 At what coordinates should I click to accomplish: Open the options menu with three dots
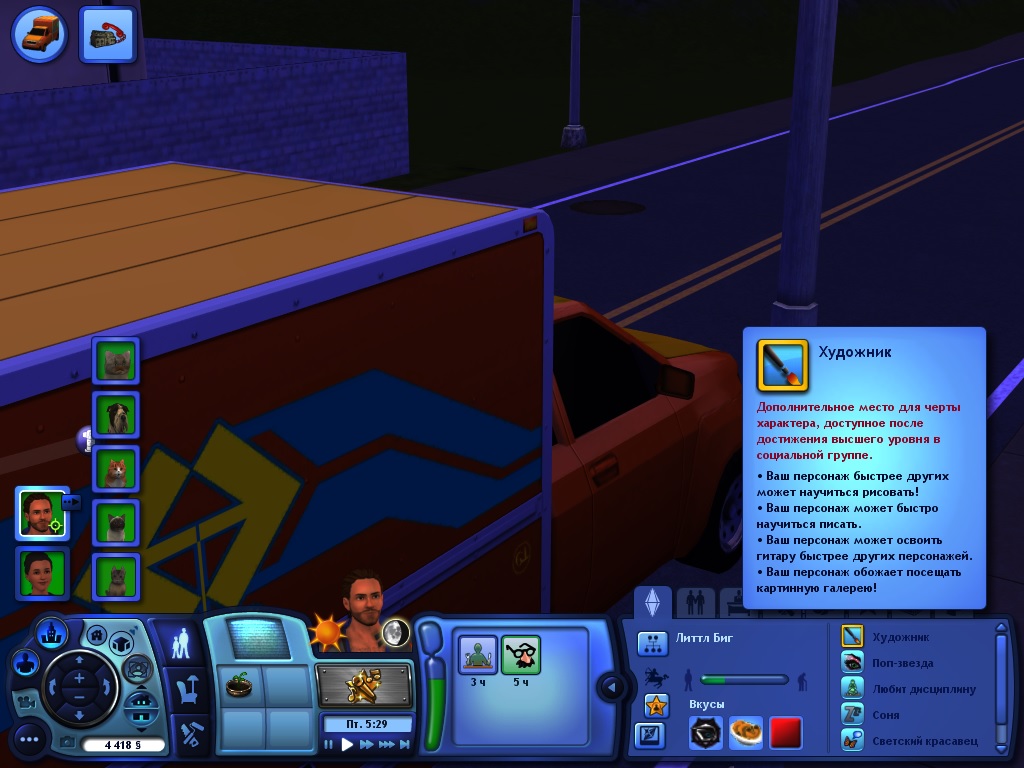point(29,740)
